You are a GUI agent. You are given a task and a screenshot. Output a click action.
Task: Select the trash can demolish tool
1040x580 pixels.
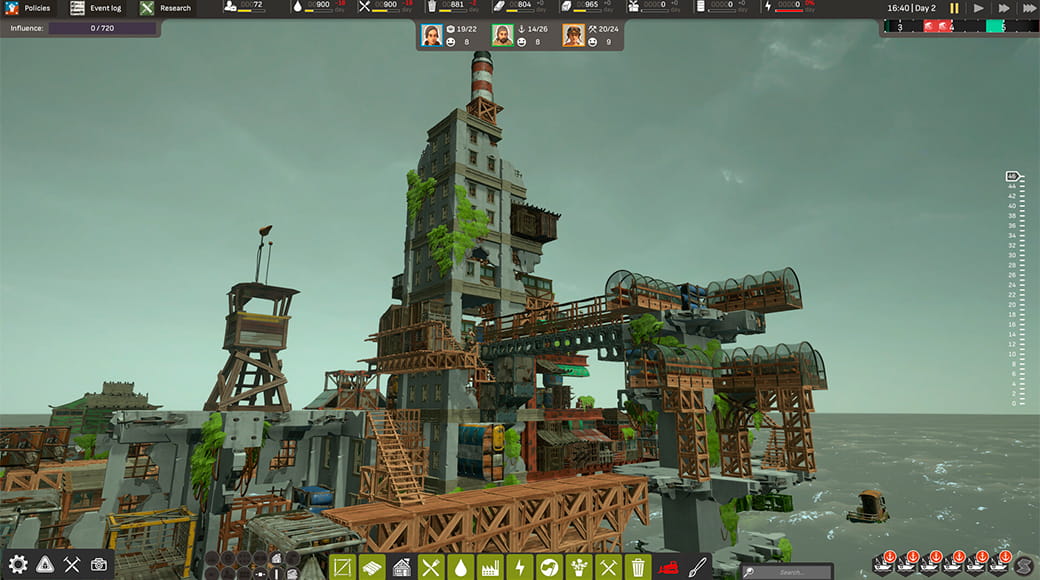point(638,568)
